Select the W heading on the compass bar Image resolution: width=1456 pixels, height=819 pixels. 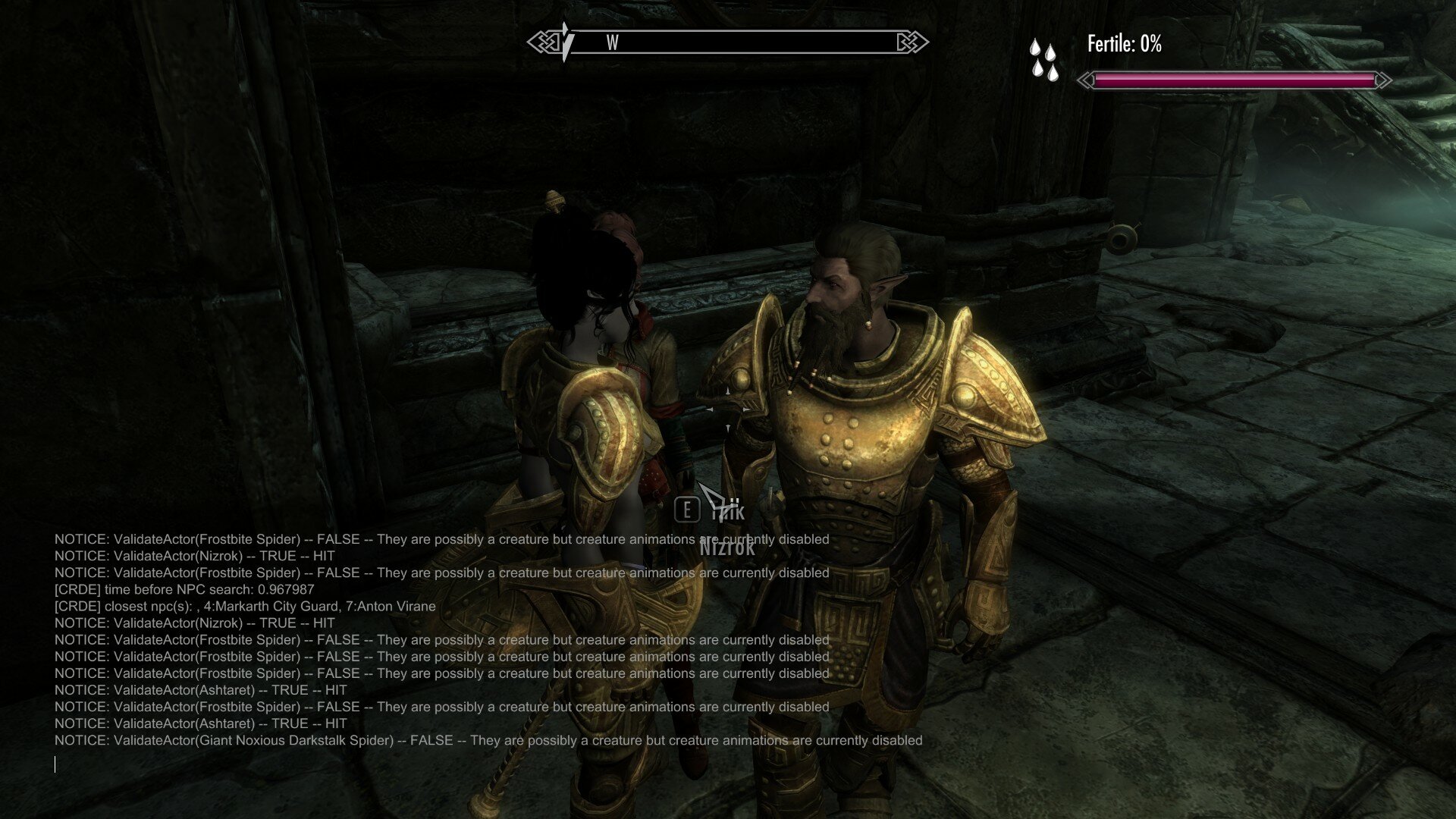click(x=611, y=44)
